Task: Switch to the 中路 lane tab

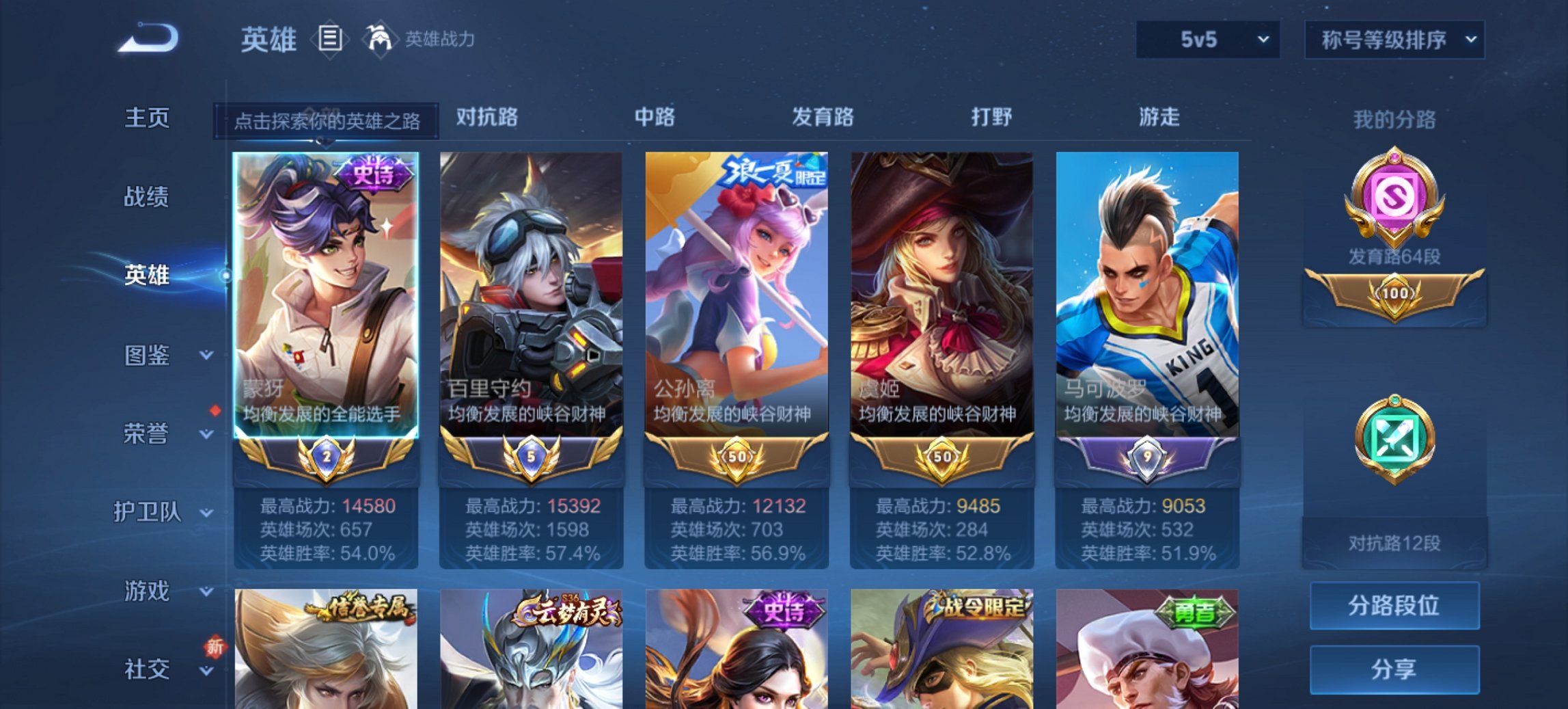Action: 654,118
